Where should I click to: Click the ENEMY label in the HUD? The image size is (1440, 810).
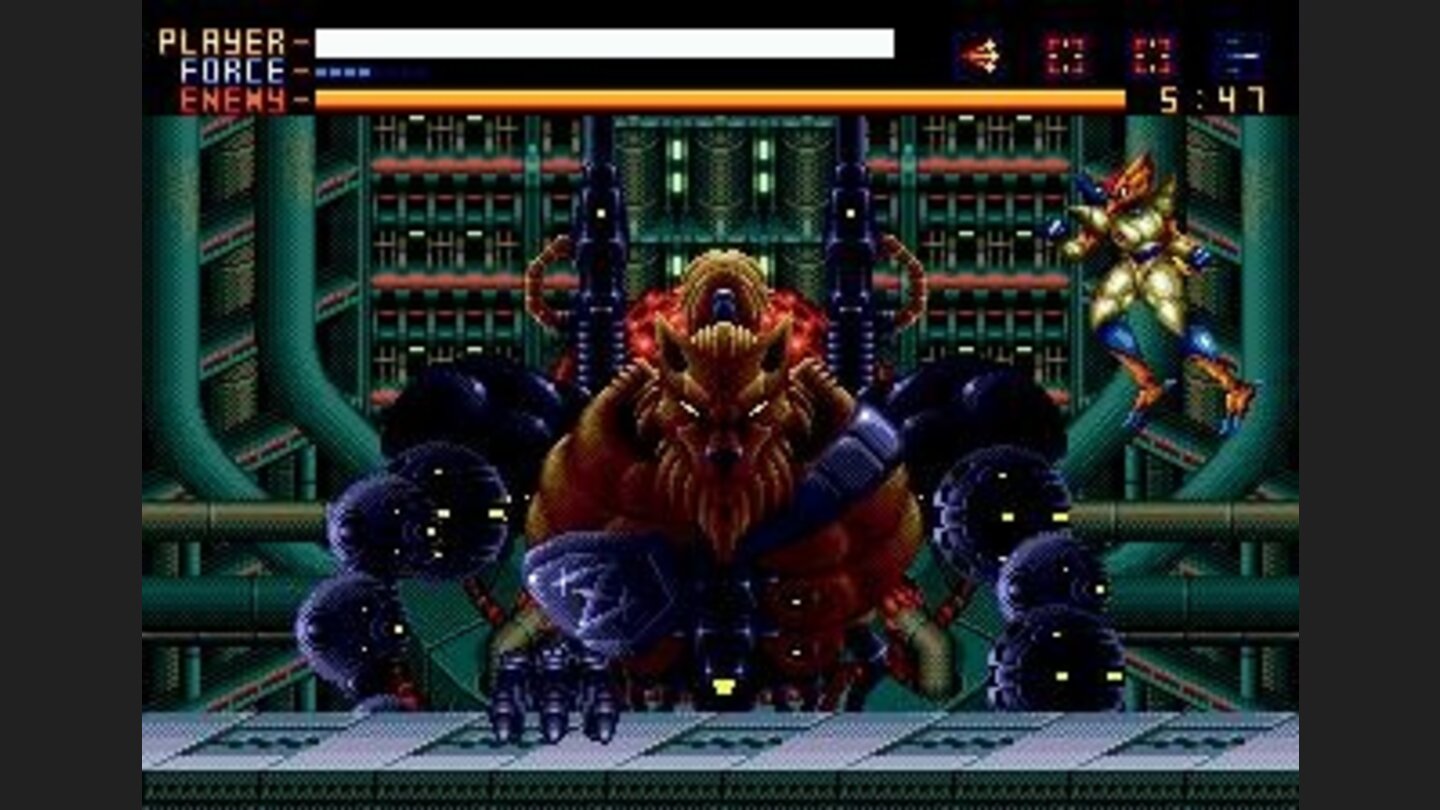[227, 98]
